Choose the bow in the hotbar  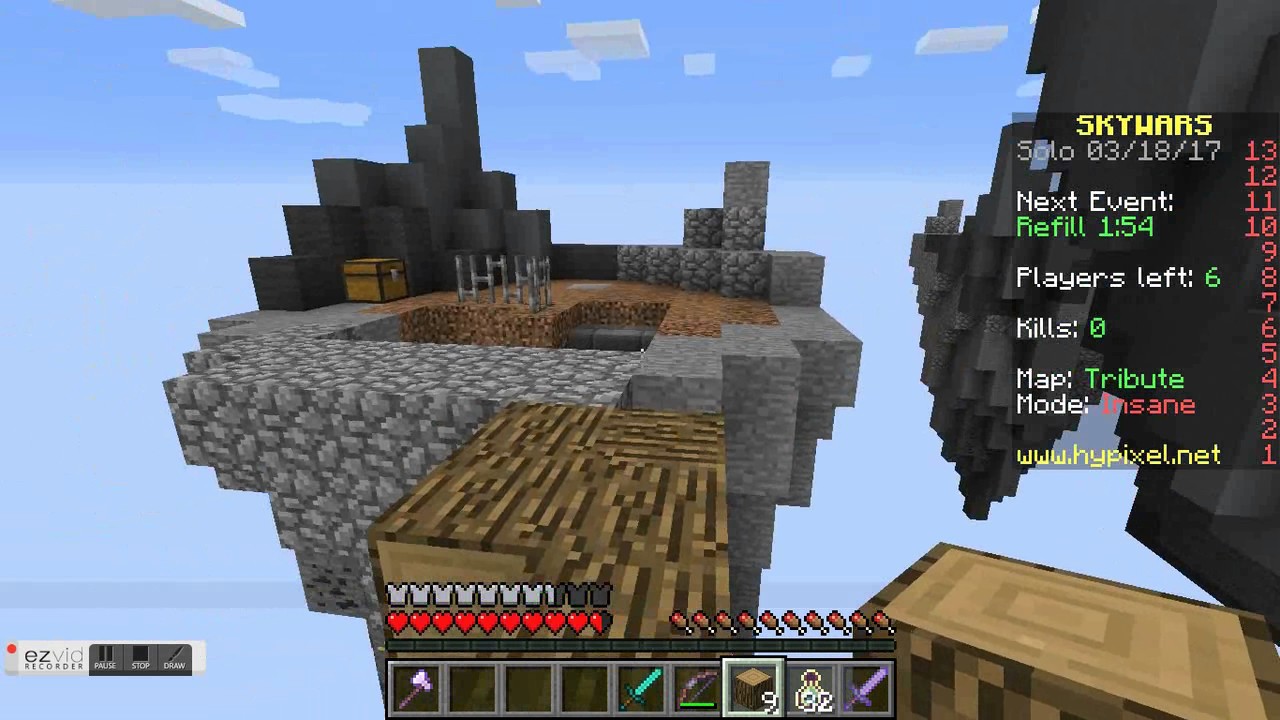[696, 688]
